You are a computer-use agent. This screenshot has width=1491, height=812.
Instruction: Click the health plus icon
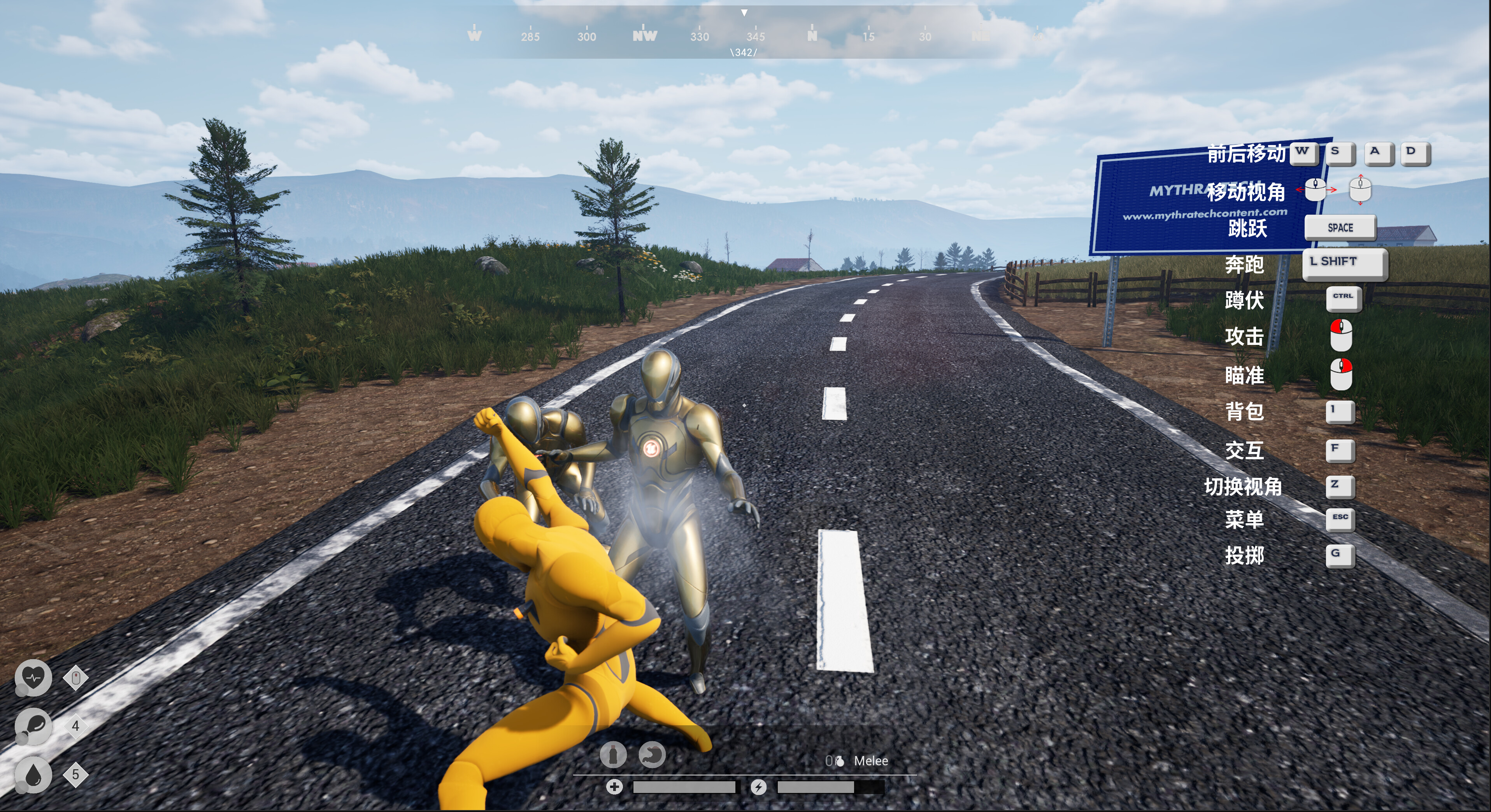[x=615, y=787]
